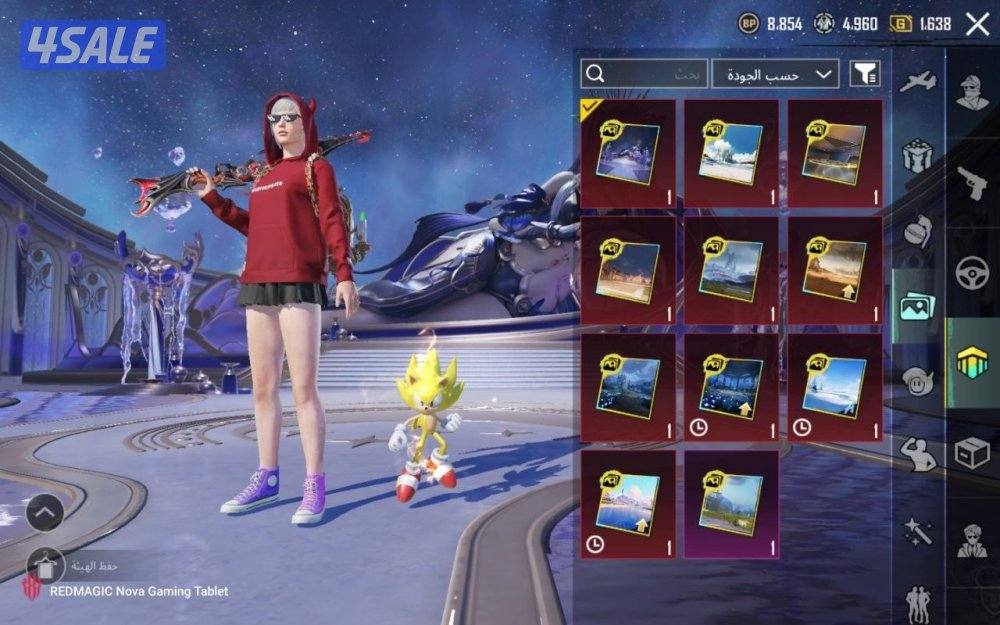Image resolution: width=1000 pixels, height=625 pixels.
Task: Open the pistol weapon skins category
Action: pos(972,183)
